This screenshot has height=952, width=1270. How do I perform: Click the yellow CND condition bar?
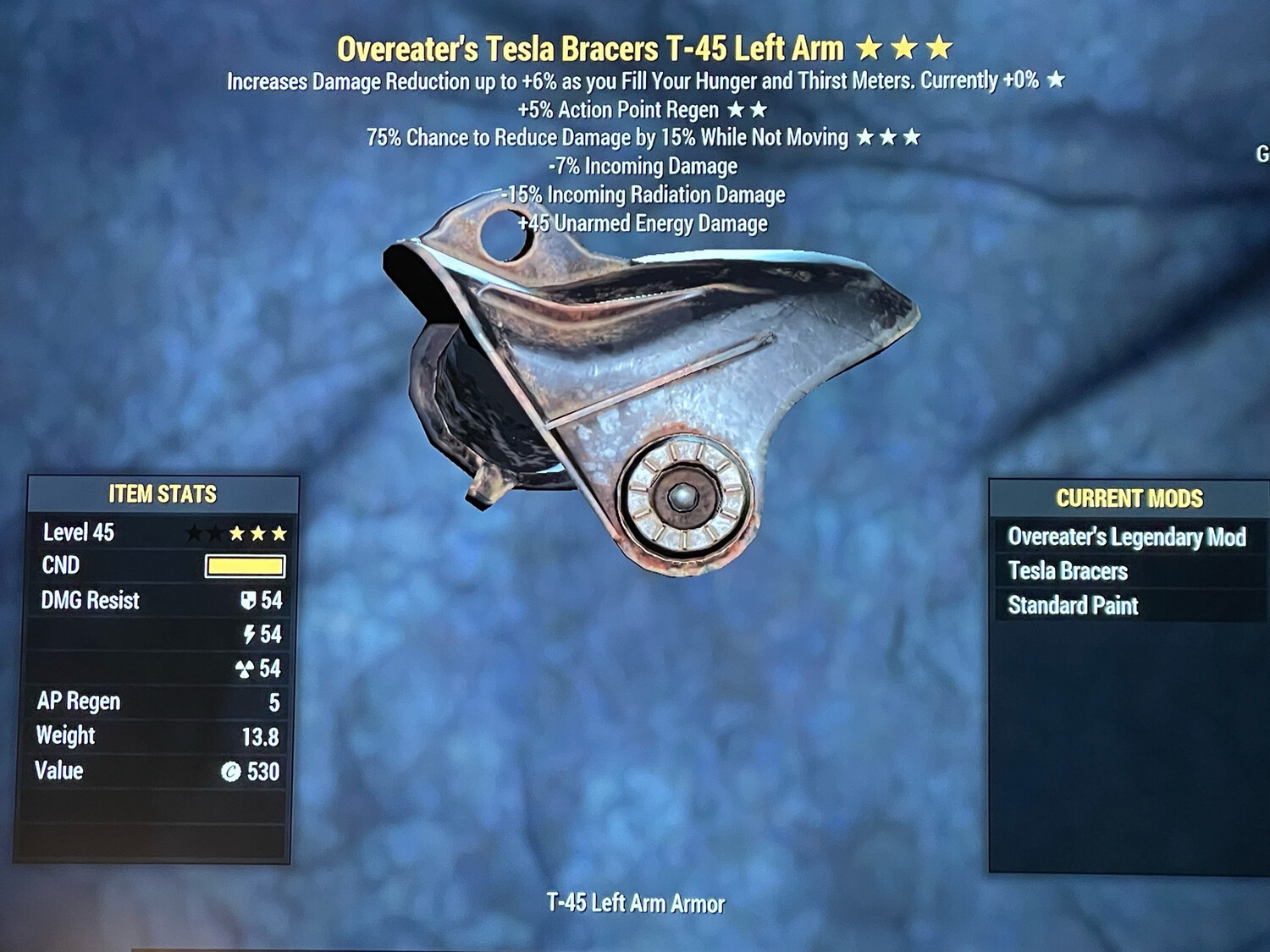pyautogui.click(x=246, y=565)
